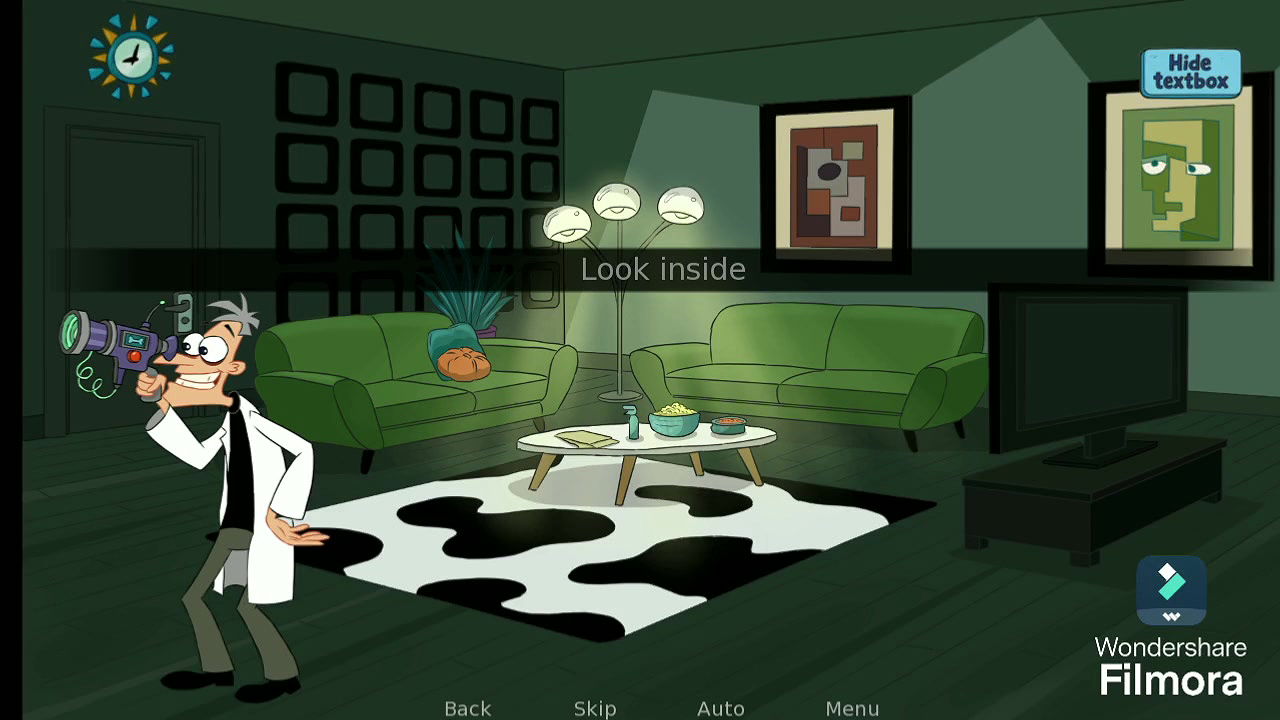The width and height of the screenshot is (1280, 720).
Task: Open the game Menu
Action: pyautogui.click(x=852, y=708)
